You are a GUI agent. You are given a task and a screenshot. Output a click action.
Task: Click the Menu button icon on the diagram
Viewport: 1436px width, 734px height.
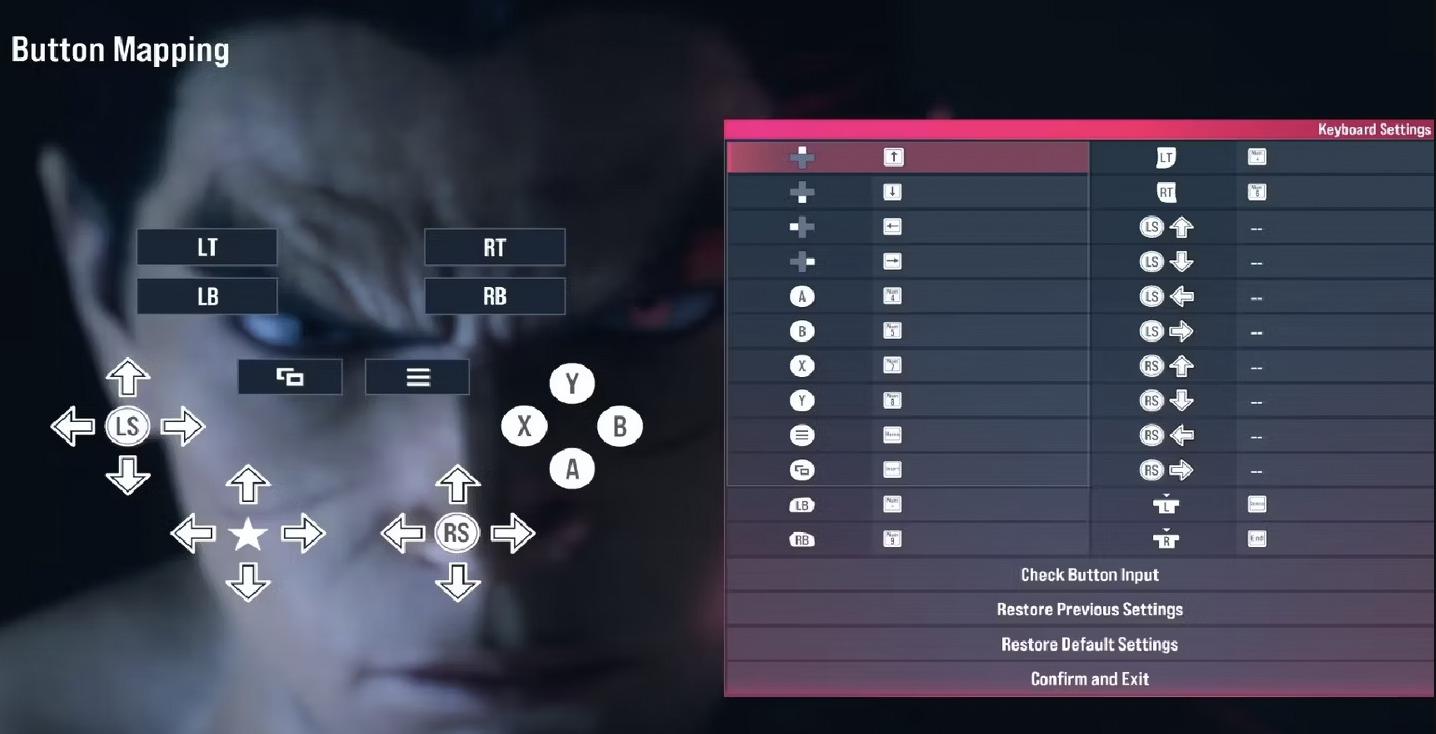point(417,376)
